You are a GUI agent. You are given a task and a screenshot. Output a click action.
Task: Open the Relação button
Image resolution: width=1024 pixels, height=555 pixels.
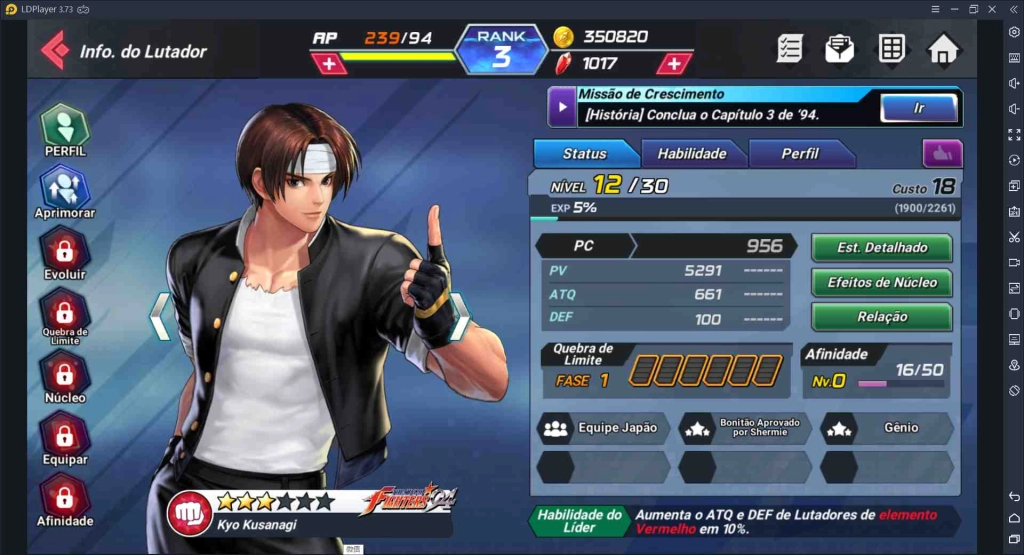click(881, 316)
